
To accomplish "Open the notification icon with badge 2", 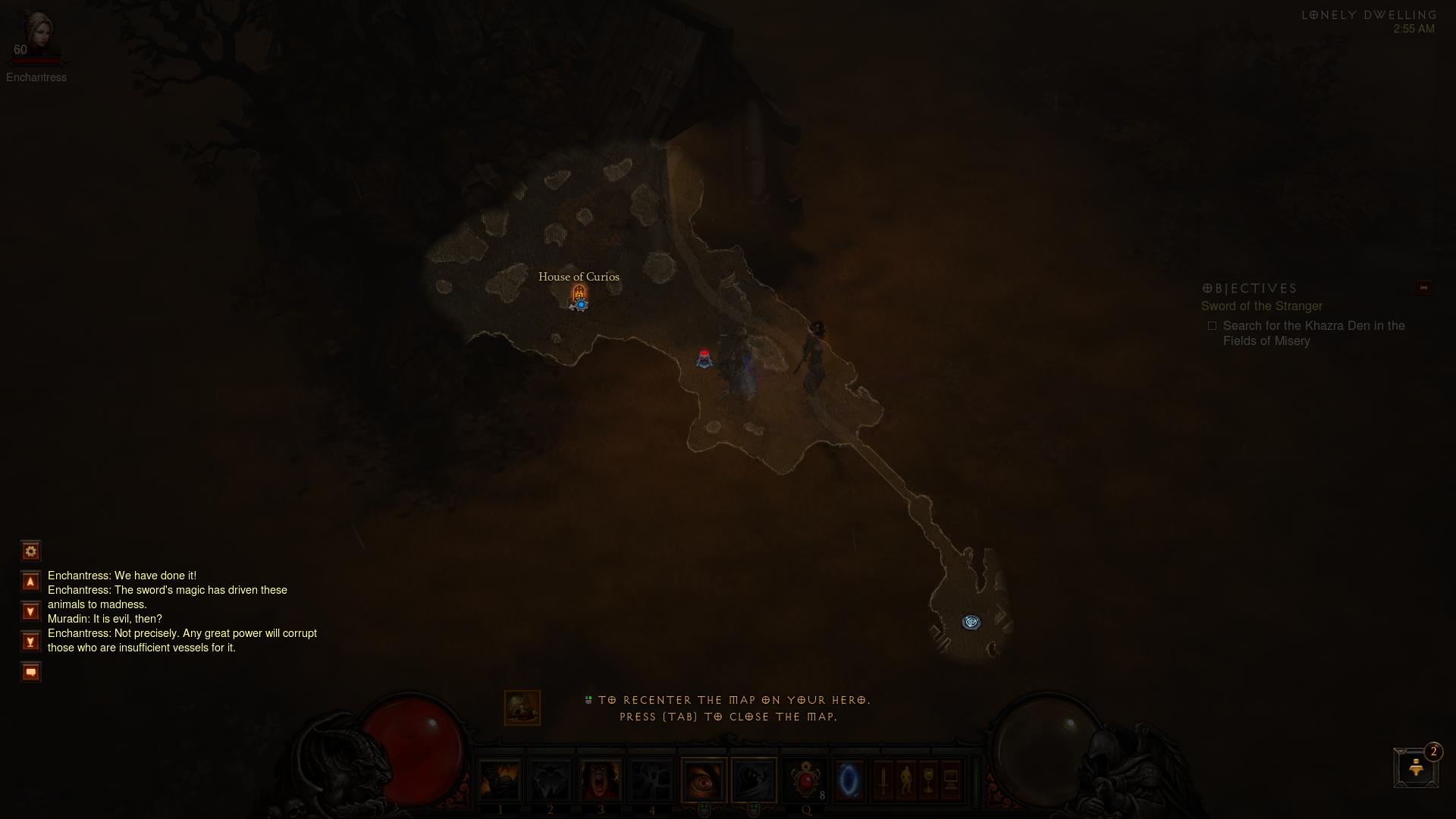I will (x=1416, y=768).
